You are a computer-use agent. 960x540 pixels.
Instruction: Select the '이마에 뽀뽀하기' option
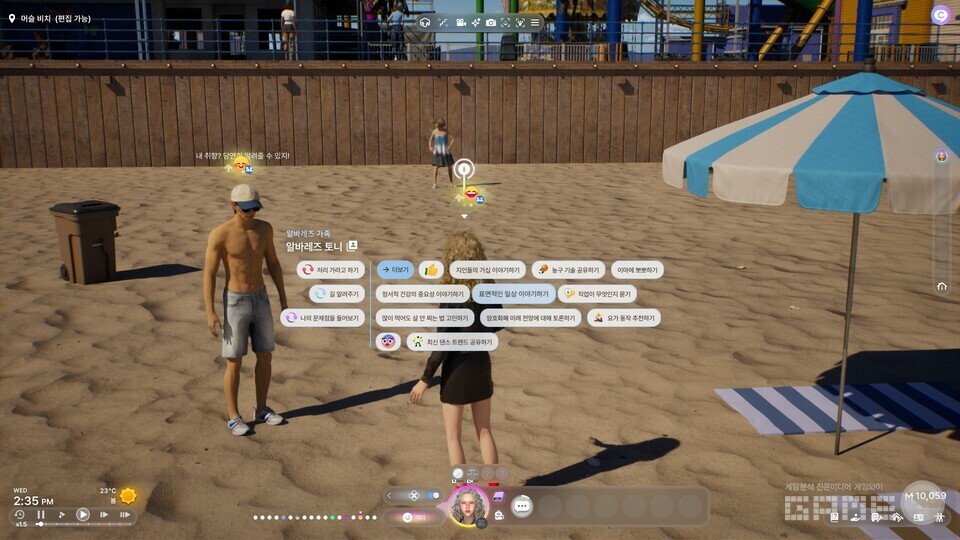pyautogui.click(x=637, y=270)
